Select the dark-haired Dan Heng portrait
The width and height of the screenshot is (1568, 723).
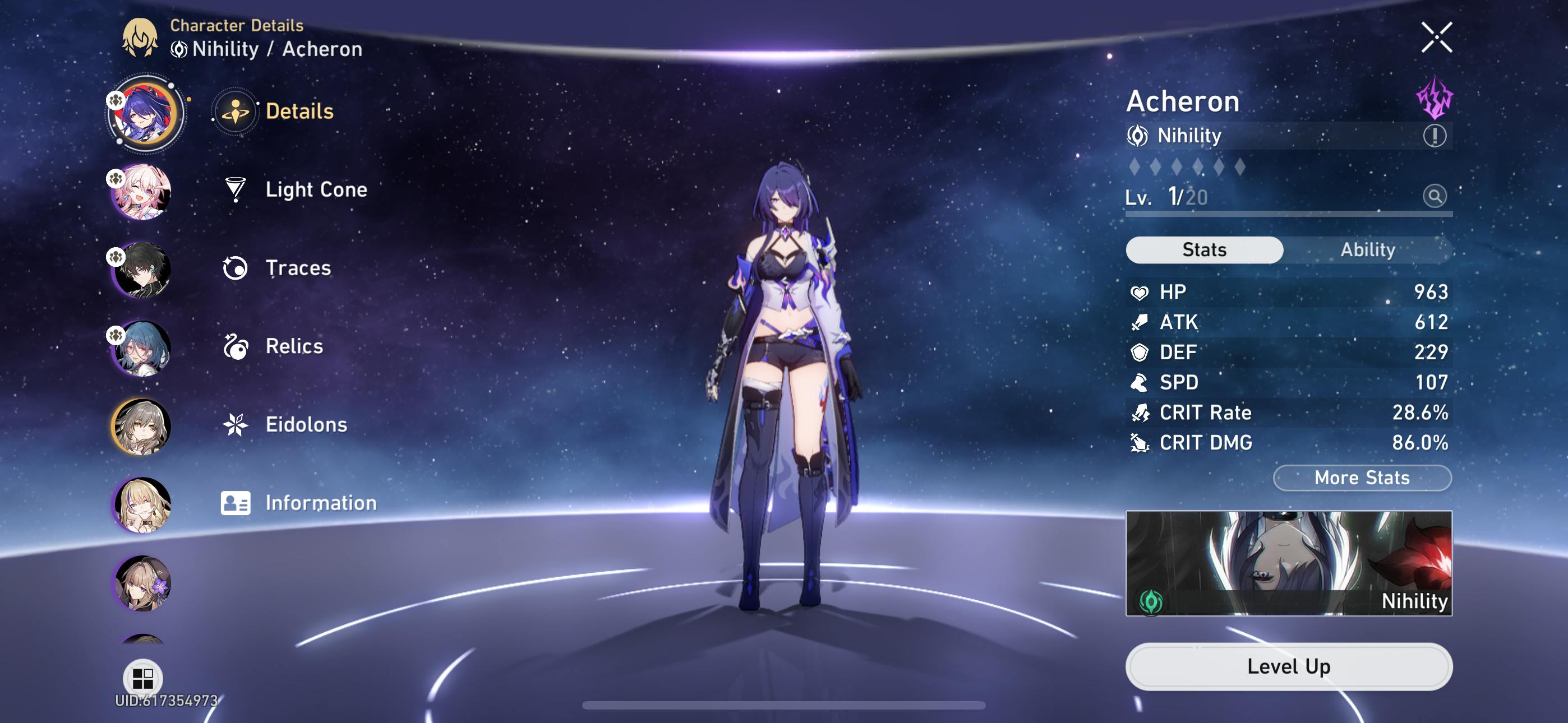coord(141,270)
